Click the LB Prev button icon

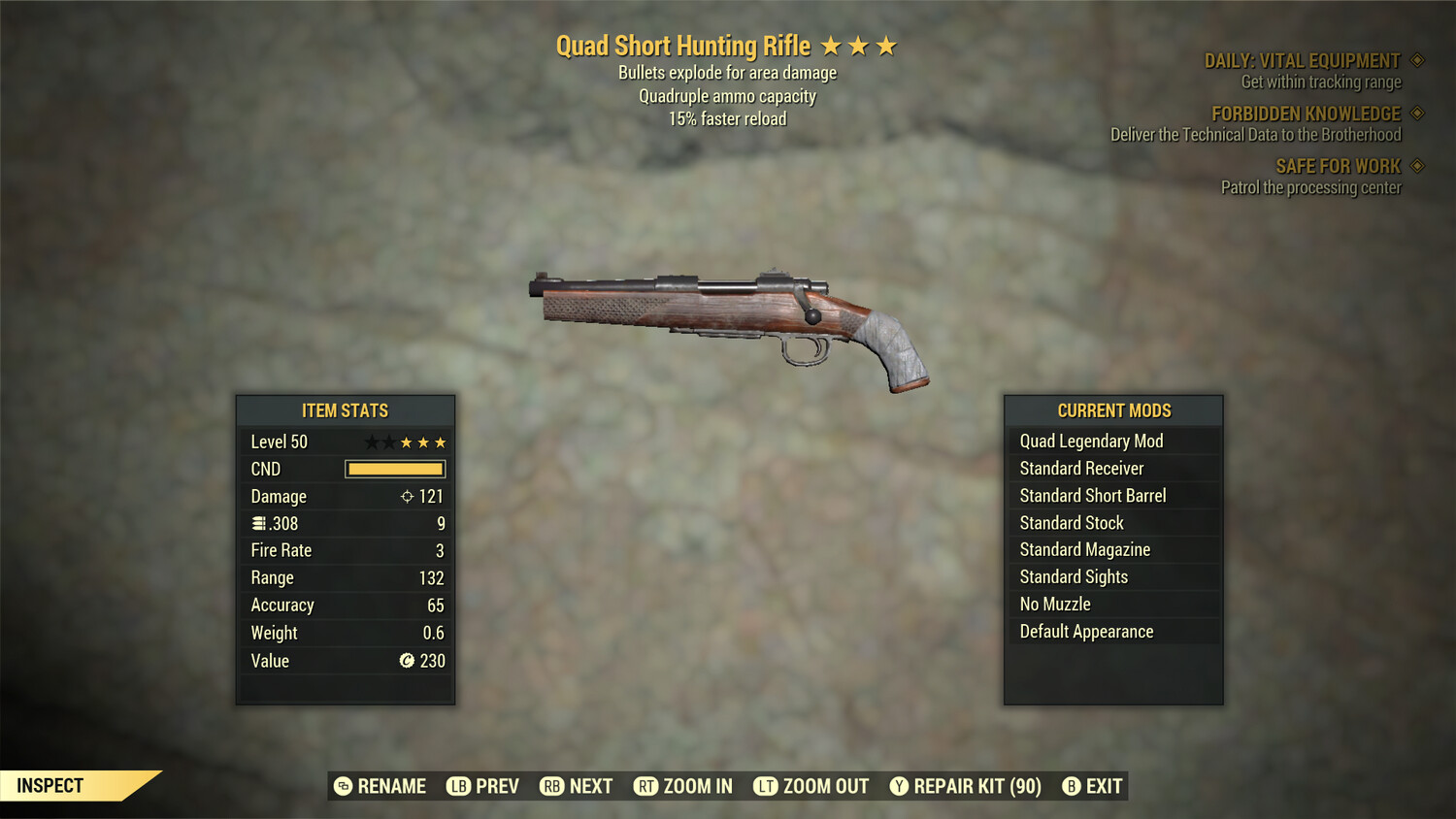click(458, 786)
